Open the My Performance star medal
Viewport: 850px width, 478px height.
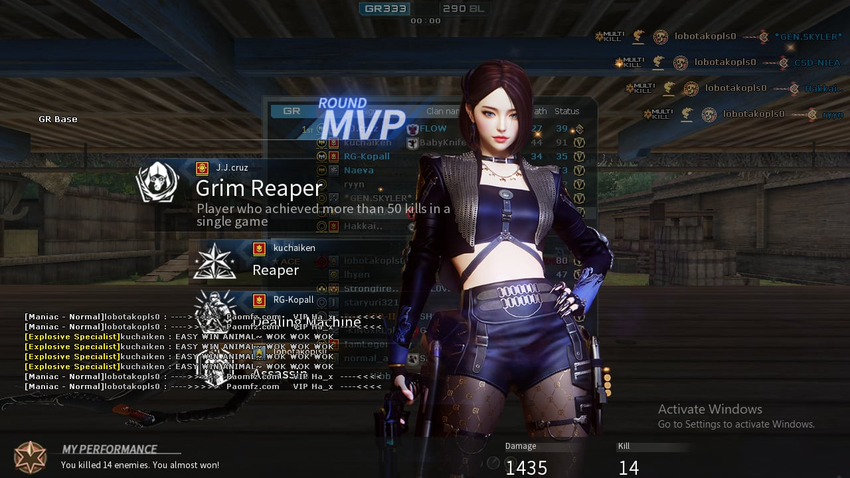pos(29,456)
